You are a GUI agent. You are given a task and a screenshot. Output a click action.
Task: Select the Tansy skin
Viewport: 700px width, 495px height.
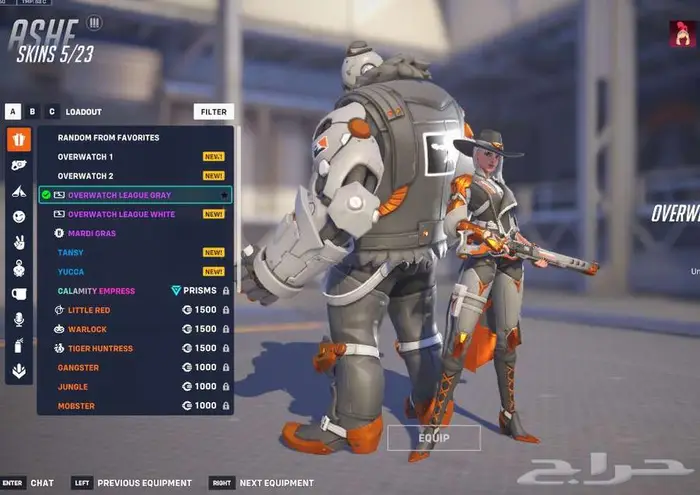[71, 252]
